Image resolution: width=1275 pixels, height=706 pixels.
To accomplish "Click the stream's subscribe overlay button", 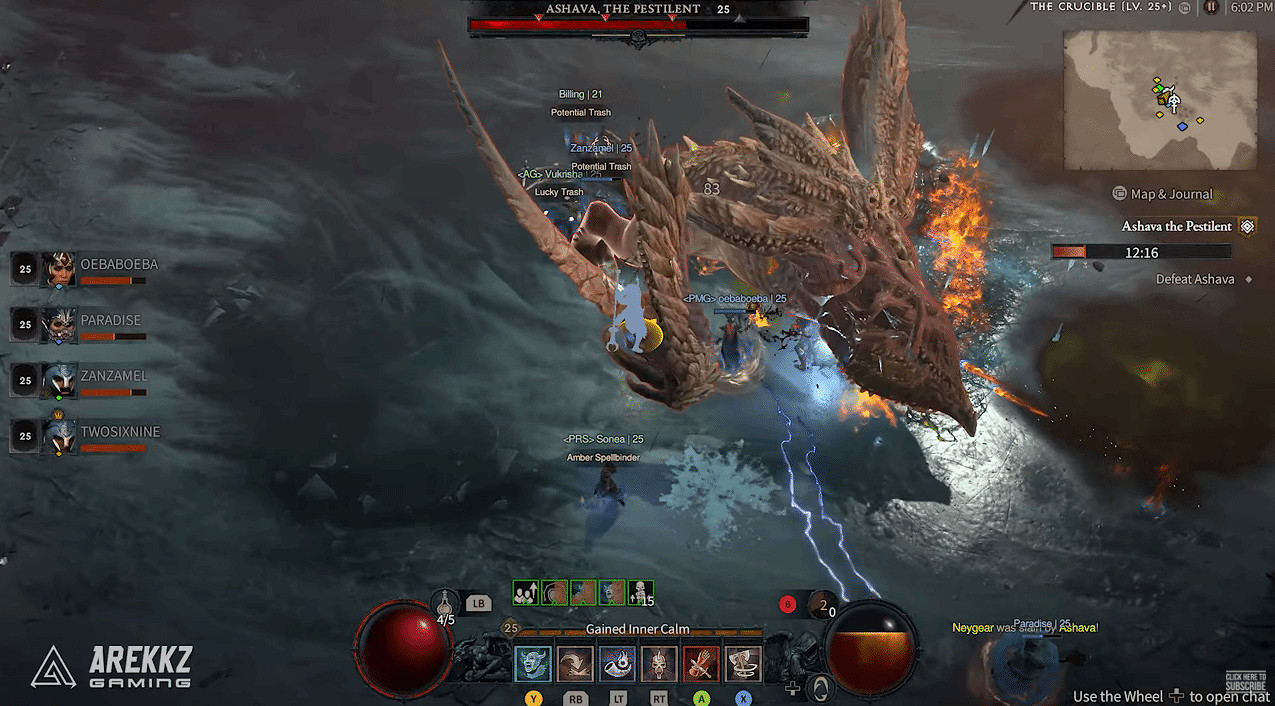I will click(1245, 681).
